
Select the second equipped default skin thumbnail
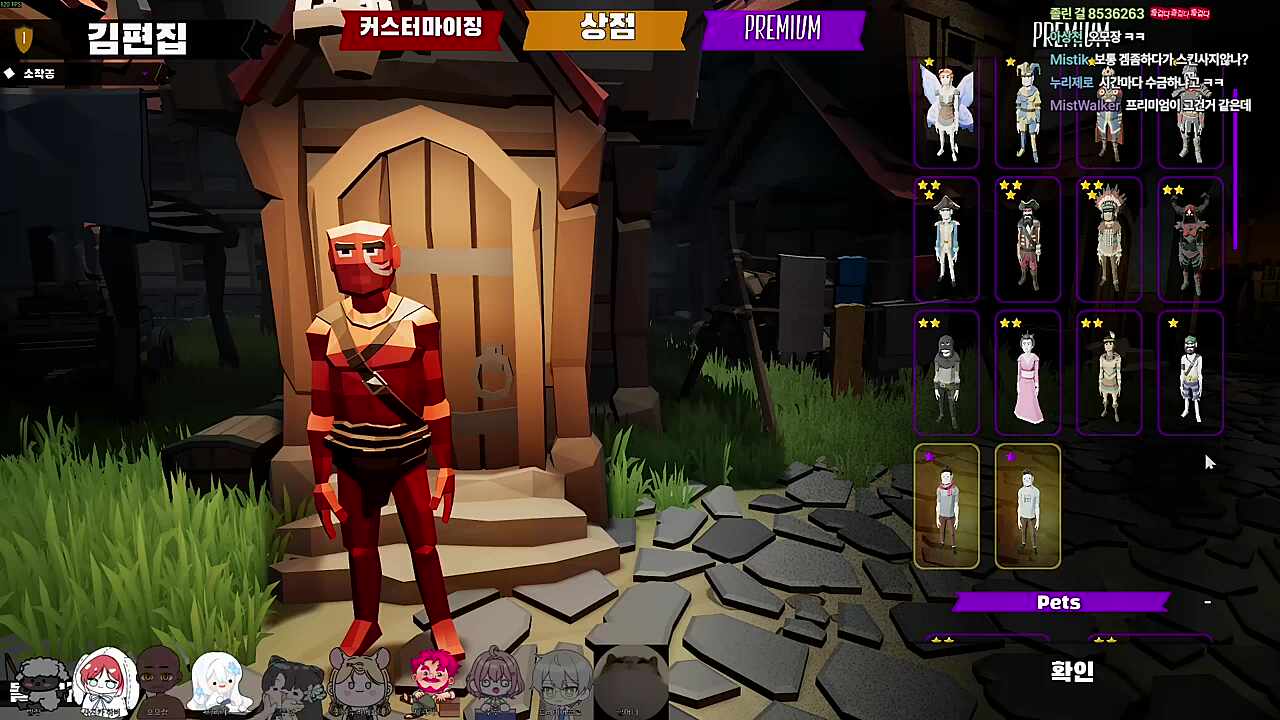pos(1028,506)
